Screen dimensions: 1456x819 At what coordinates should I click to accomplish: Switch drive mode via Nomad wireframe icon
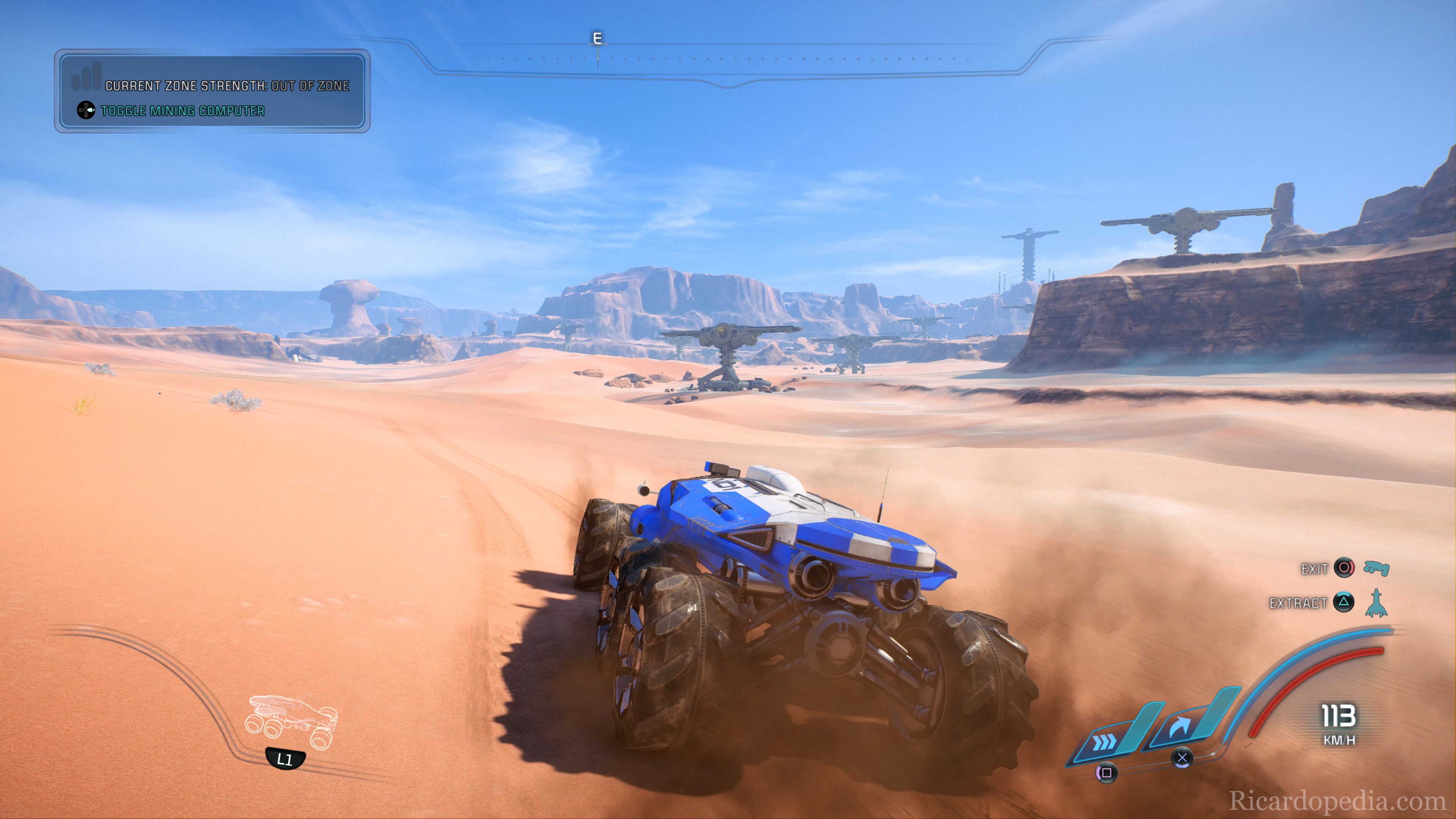coord(291,722)
